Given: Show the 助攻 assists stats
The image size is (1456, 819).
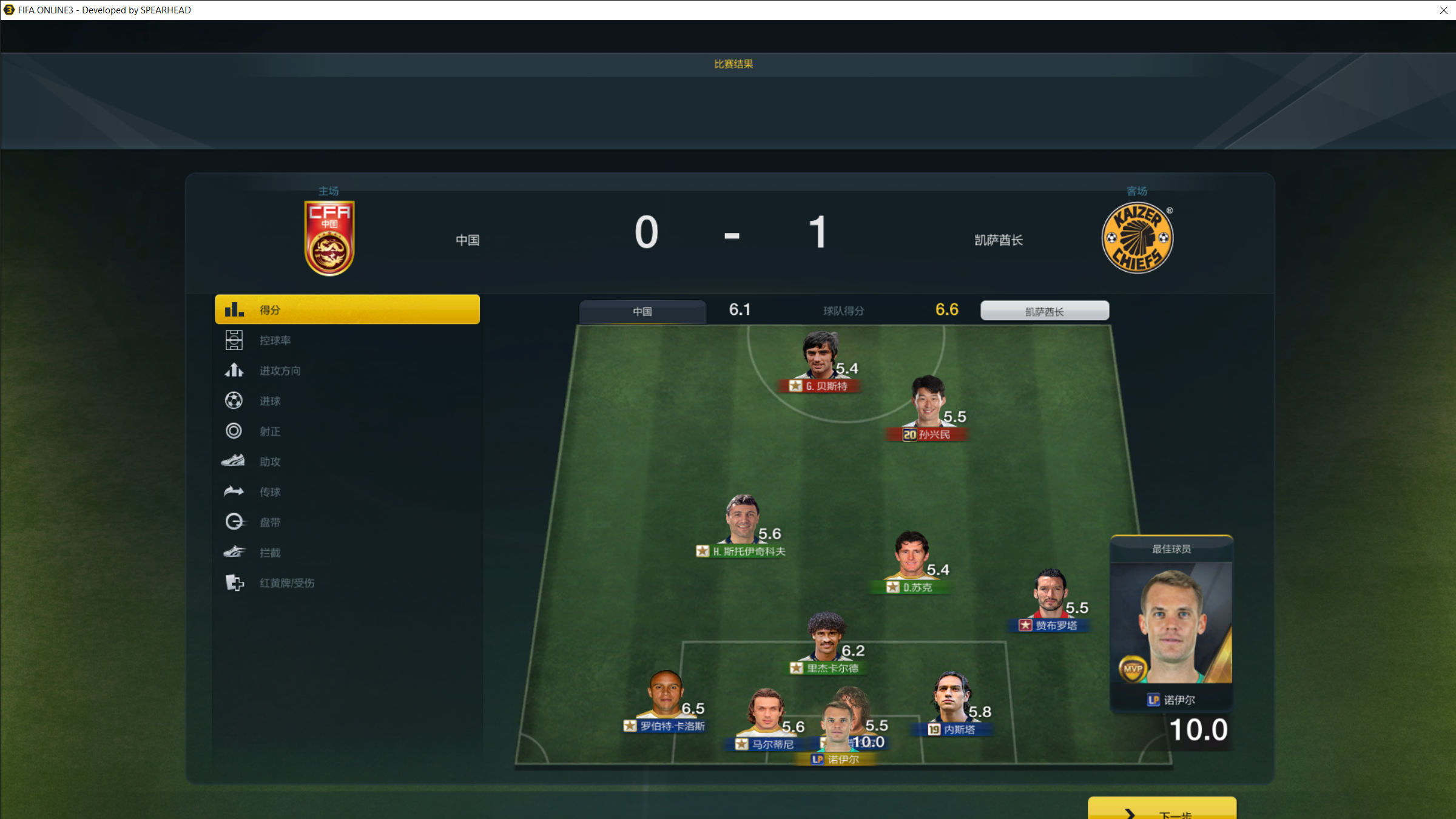Looking at the screenshot, I should tap(270, 462).
